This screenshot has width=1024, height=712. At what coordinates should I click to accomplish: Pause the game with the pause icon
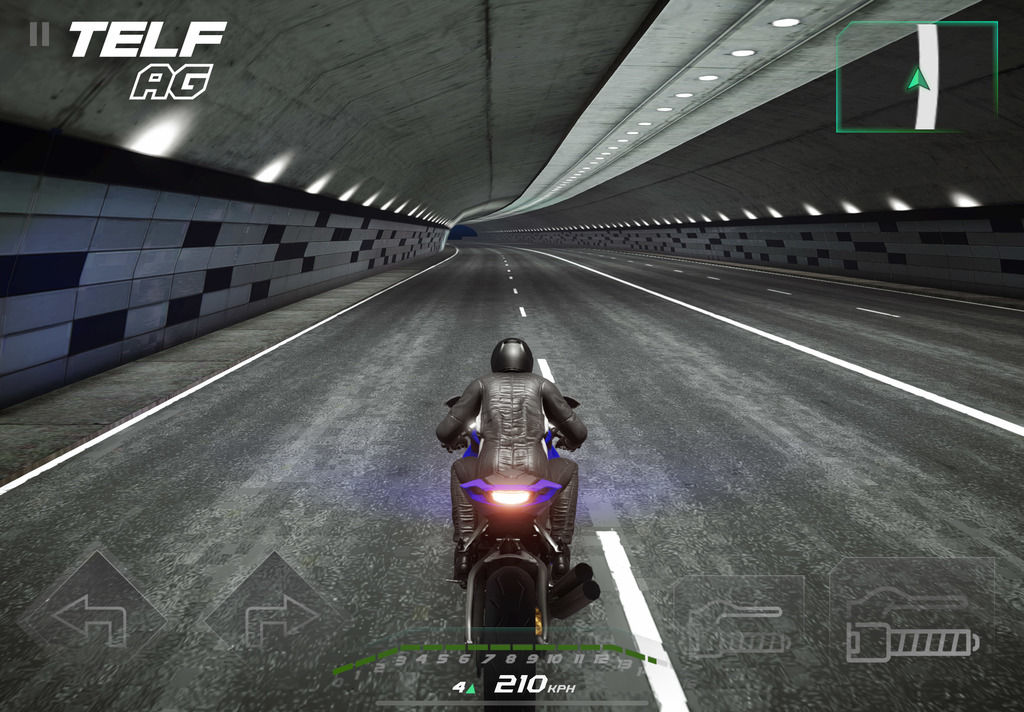click(x=39, y=35)
